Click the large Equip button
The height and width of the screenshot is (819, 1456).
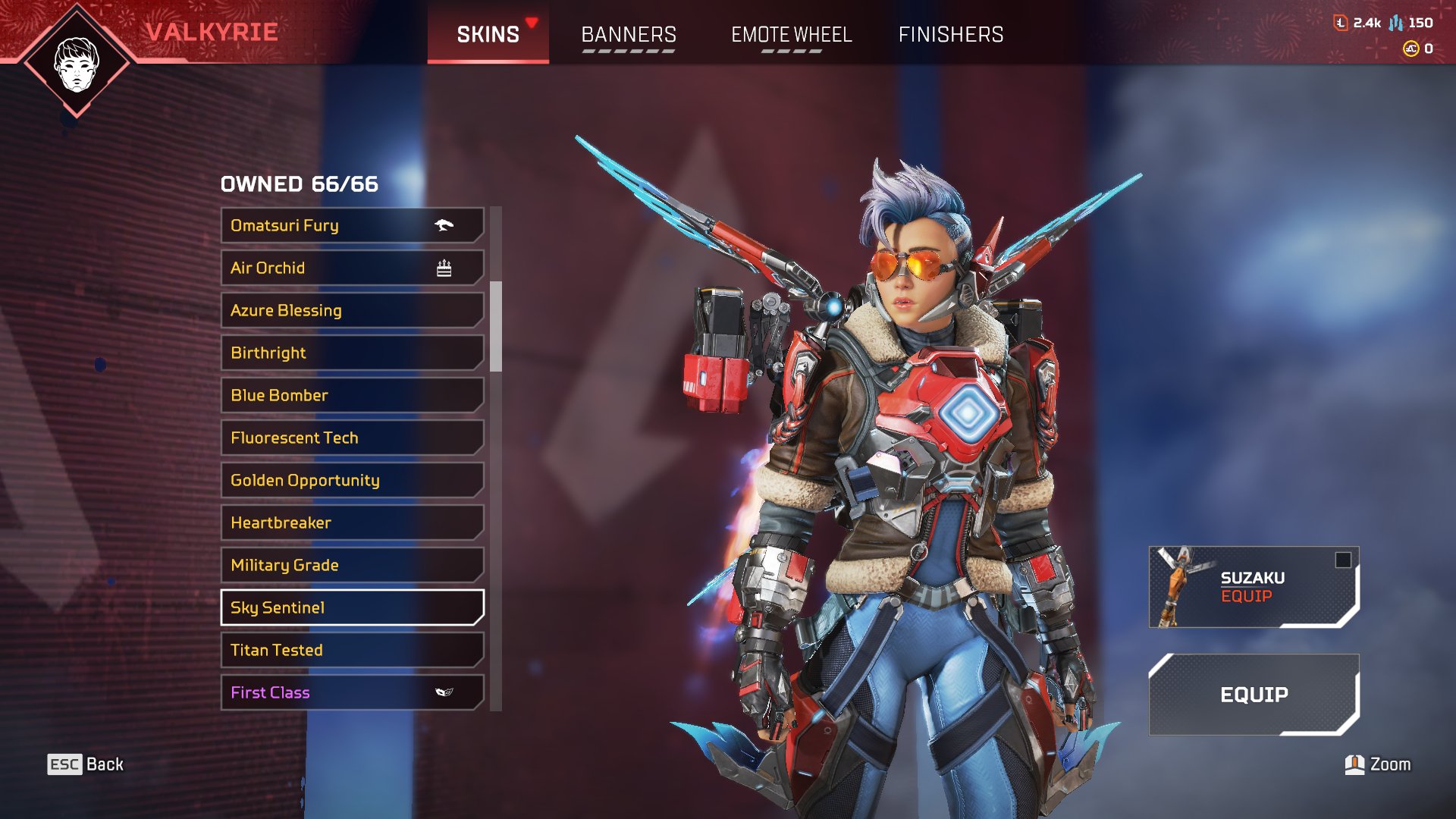click(1253, 695)
